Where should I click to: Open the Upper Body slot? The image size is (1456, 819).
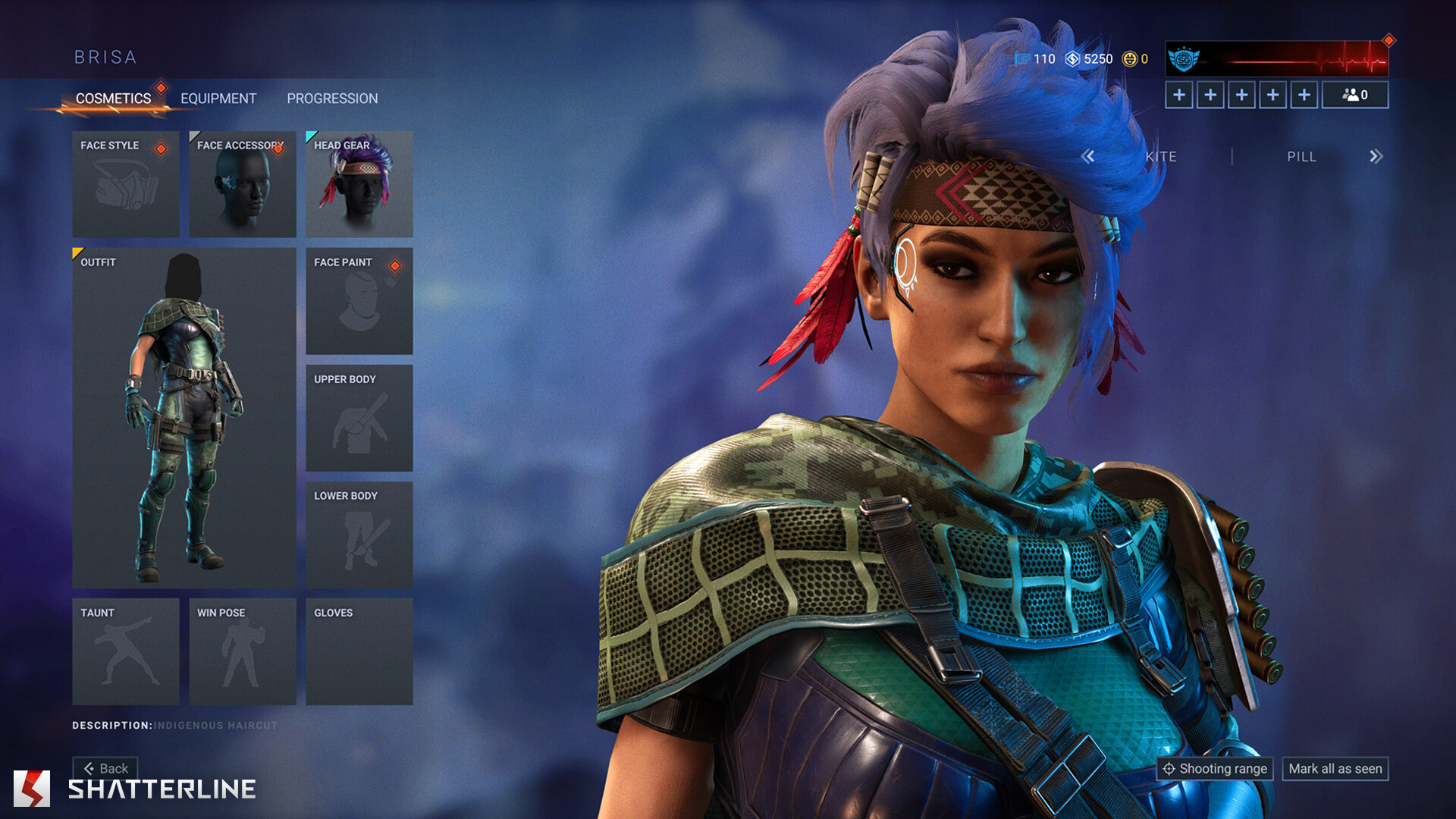[x=359, y=418]
